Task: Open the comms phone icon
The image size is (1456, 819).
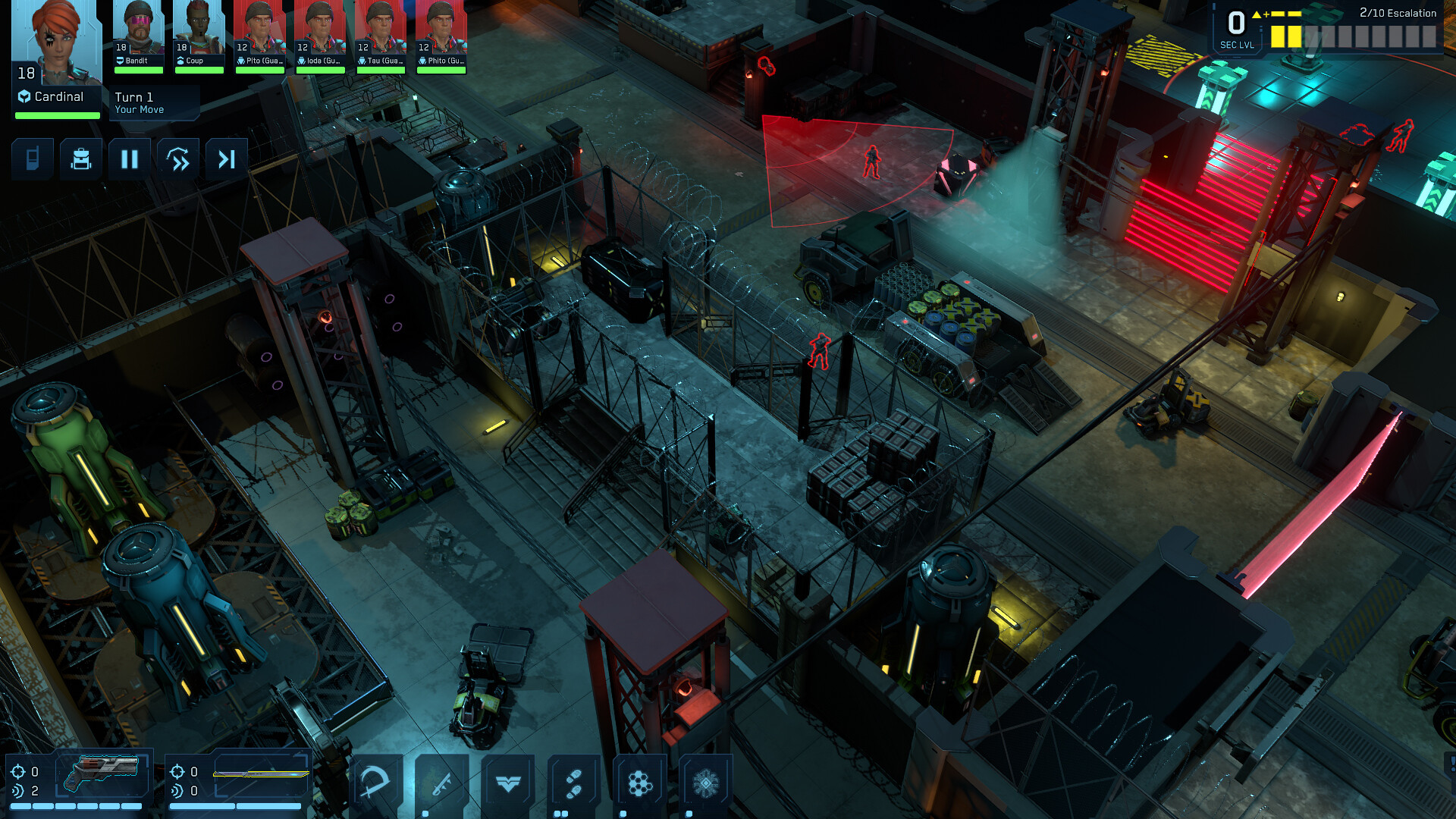Action: pos(32,158)
